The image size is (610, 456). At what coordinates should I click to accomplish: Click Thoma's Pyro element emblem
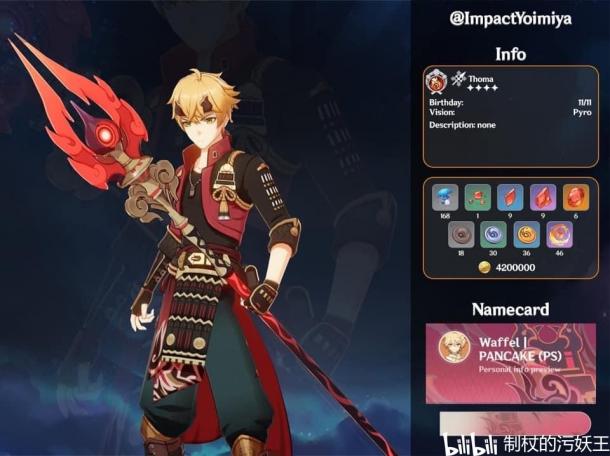point(437,81)
